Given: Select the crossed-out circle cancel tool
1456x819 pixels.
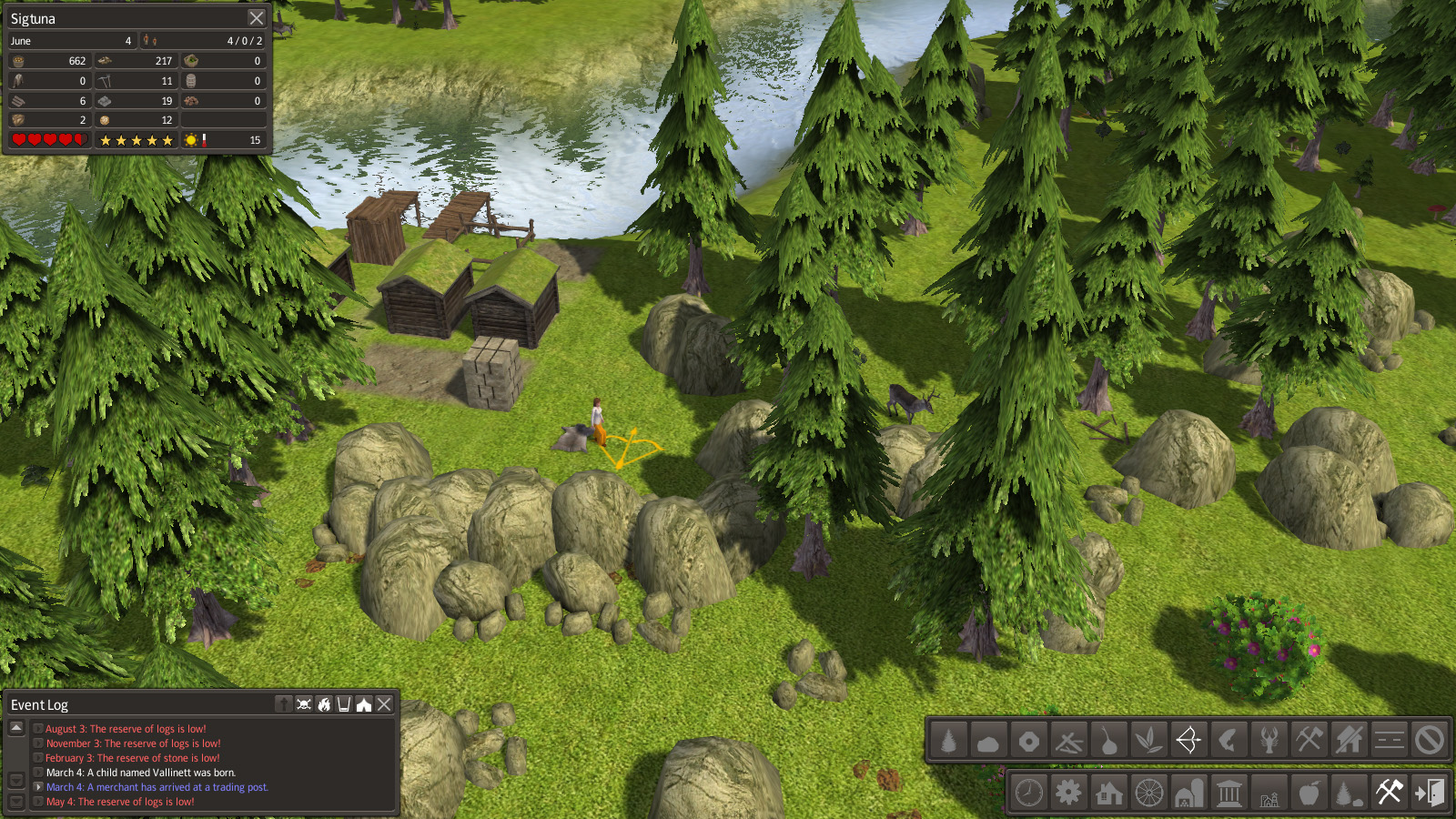Looking at the screenshot, I should click(1429, 740).
